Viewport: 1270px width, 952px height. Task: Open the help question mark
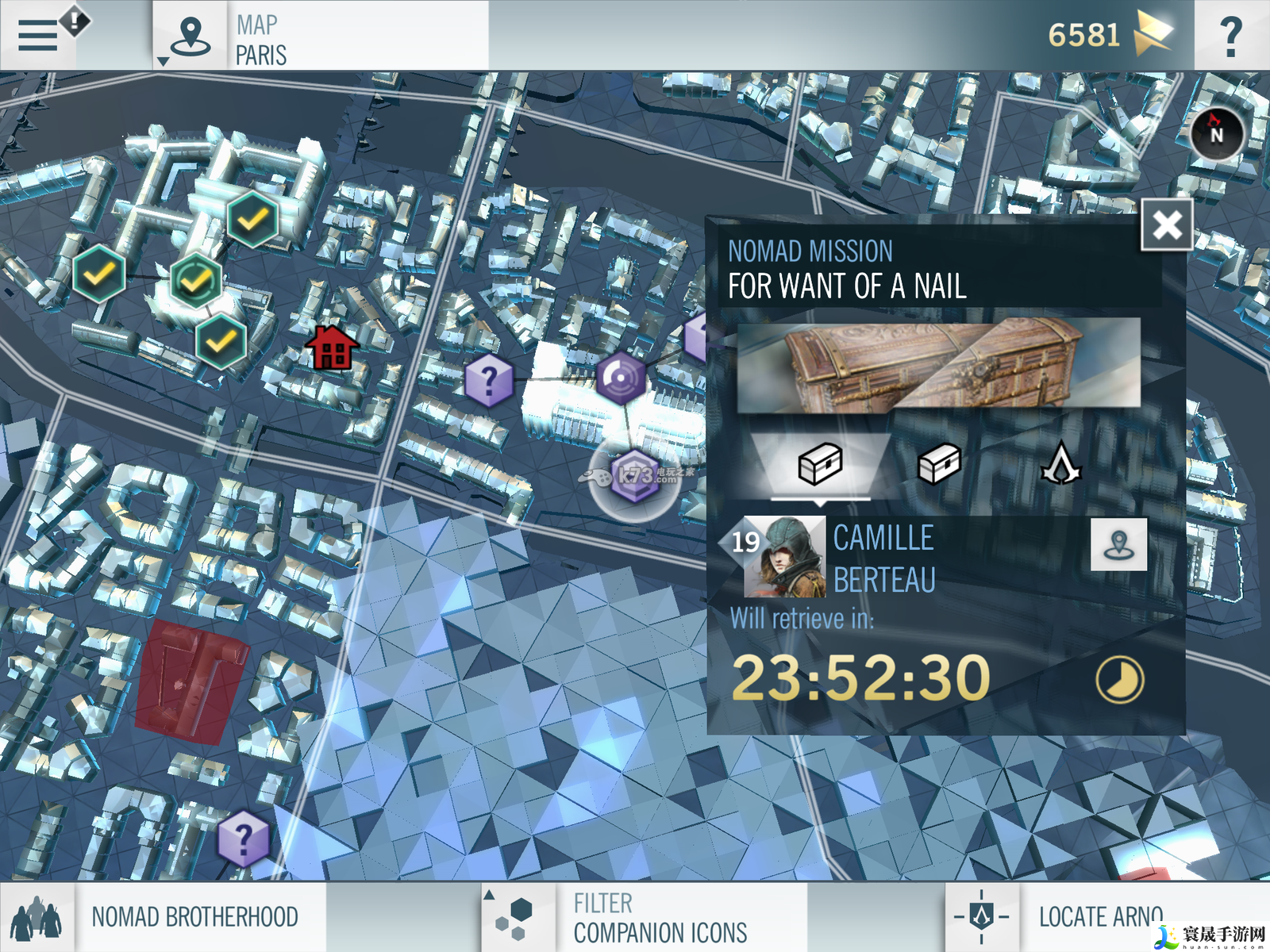coord(1230,36)
